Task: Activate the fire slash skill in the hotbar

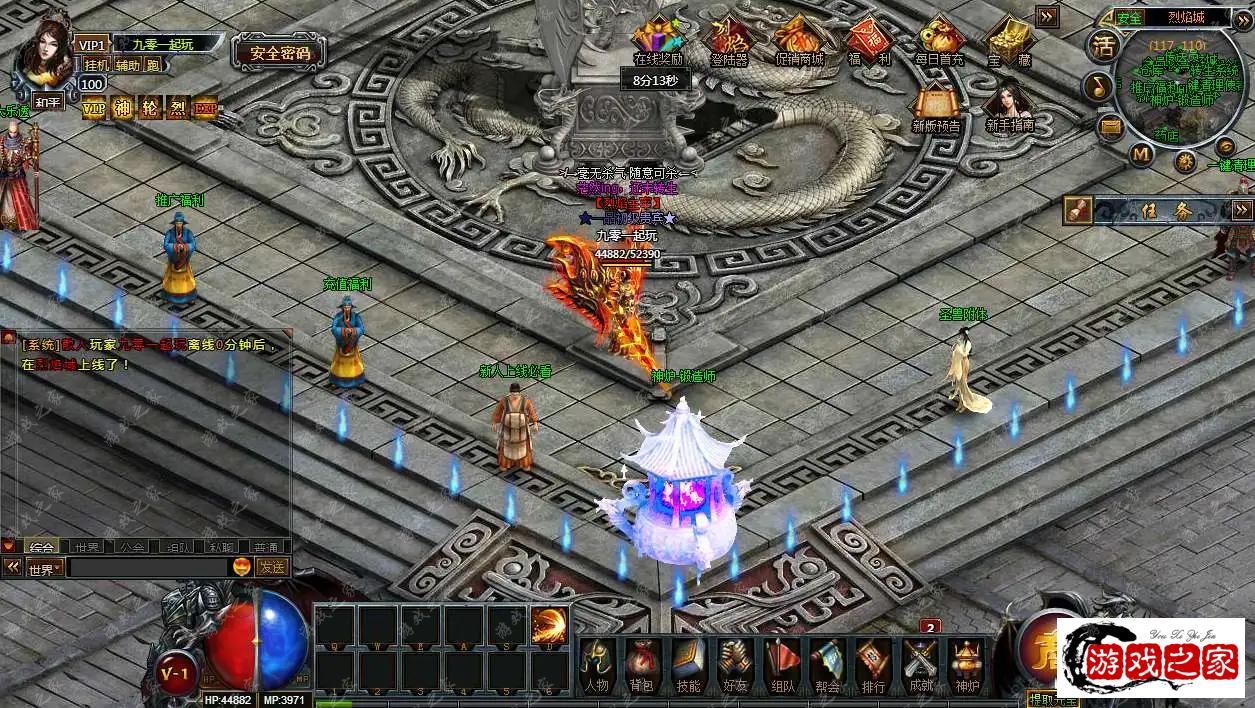Action: click(x=549, y=625)
